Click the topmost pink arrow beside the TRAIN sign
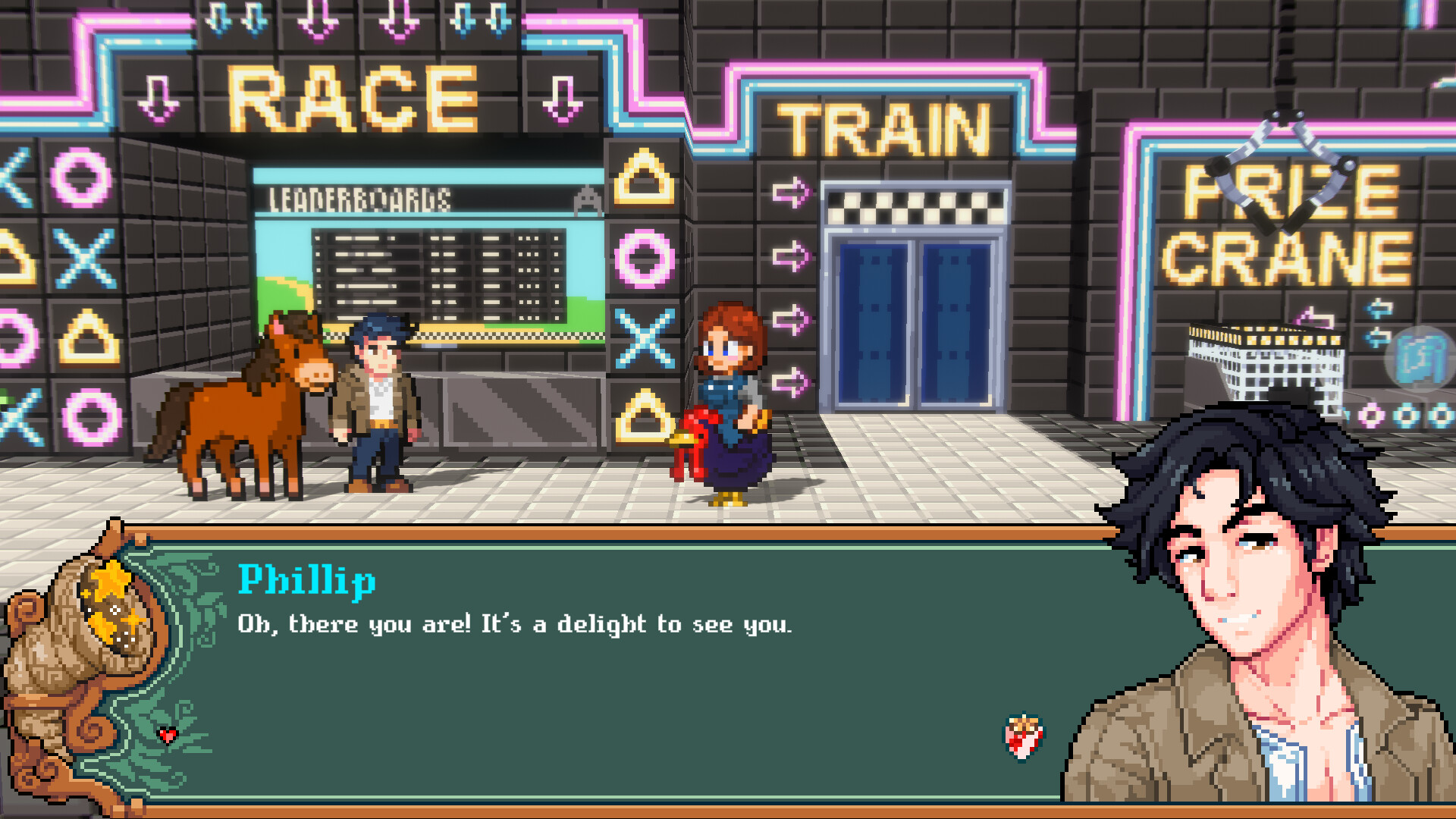1456x819 pixels. [x=791, y=192]
